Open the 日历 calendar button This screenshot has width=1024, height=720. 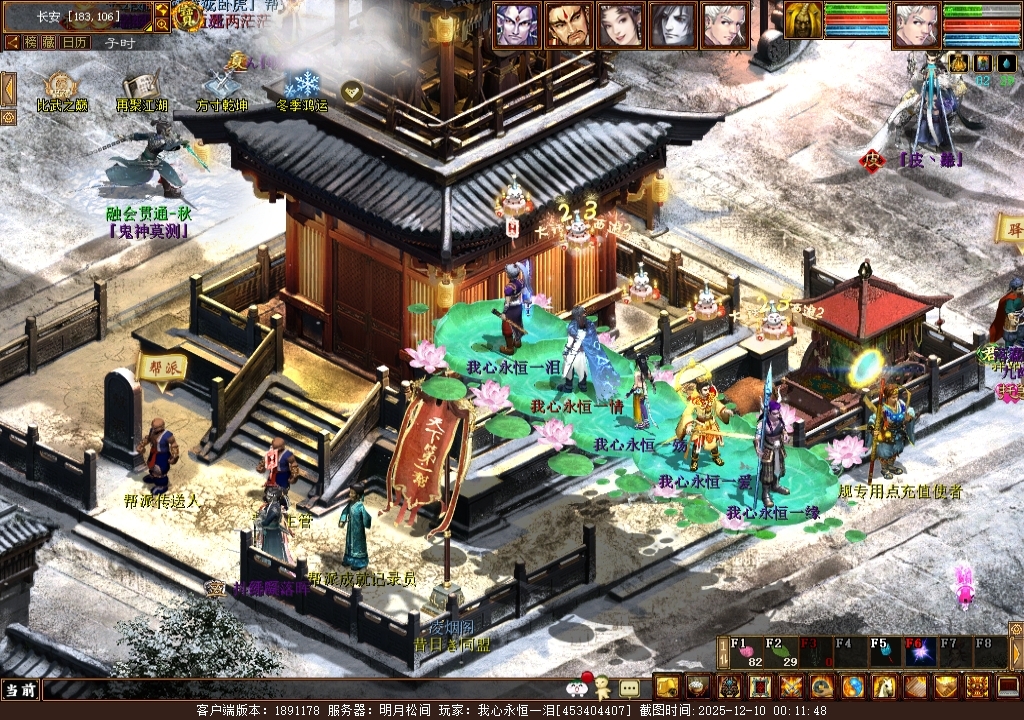click(74, 42)
